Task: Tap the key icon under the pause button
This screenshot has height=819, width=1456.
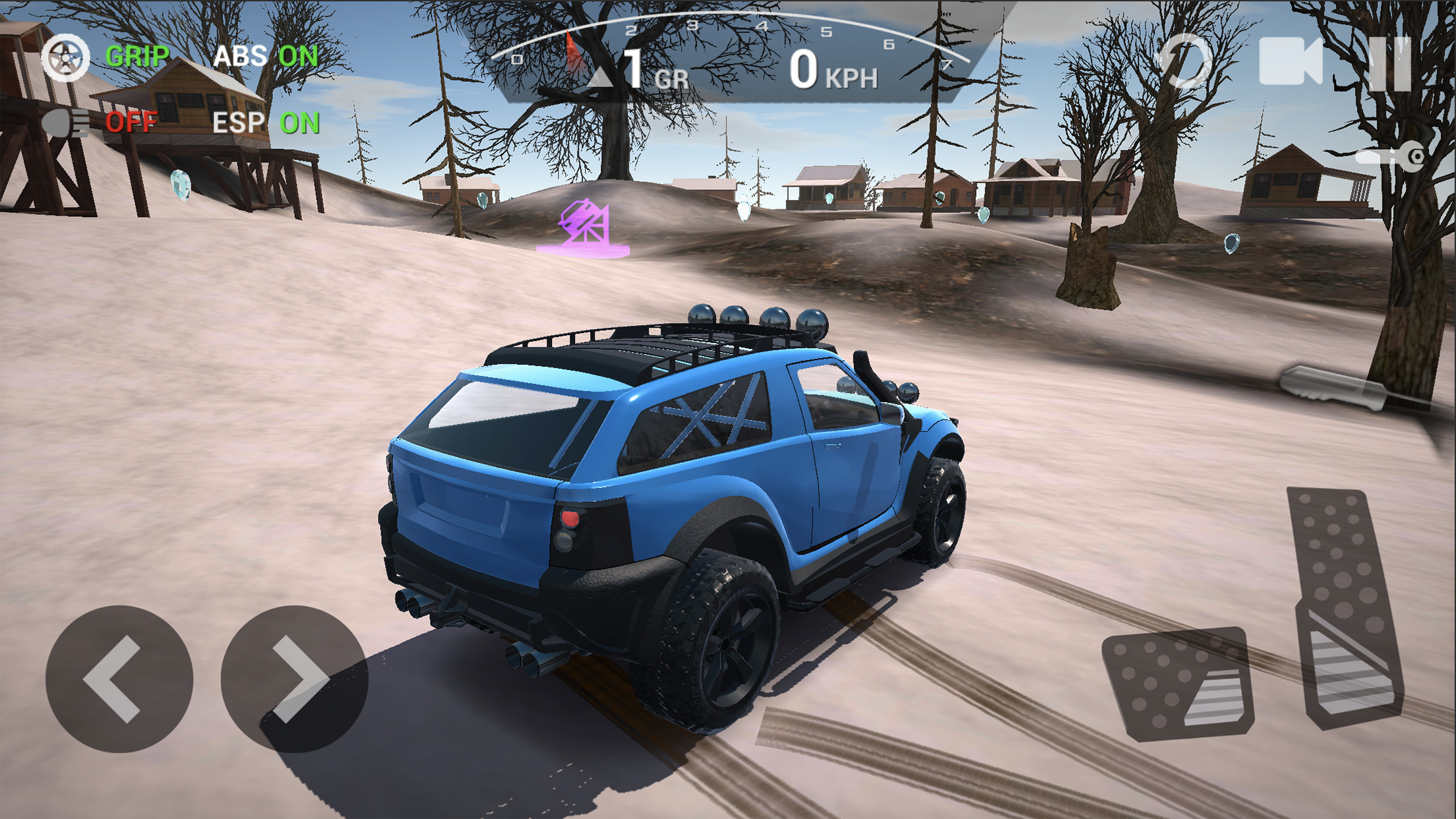Action: tap(1391, 157)
